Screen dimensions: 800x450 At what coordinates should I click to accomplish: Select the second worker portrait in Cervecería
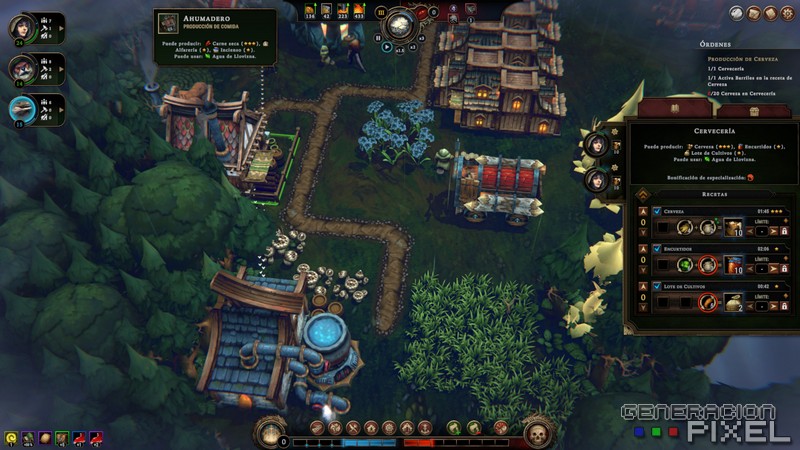[x=598, y=181]
